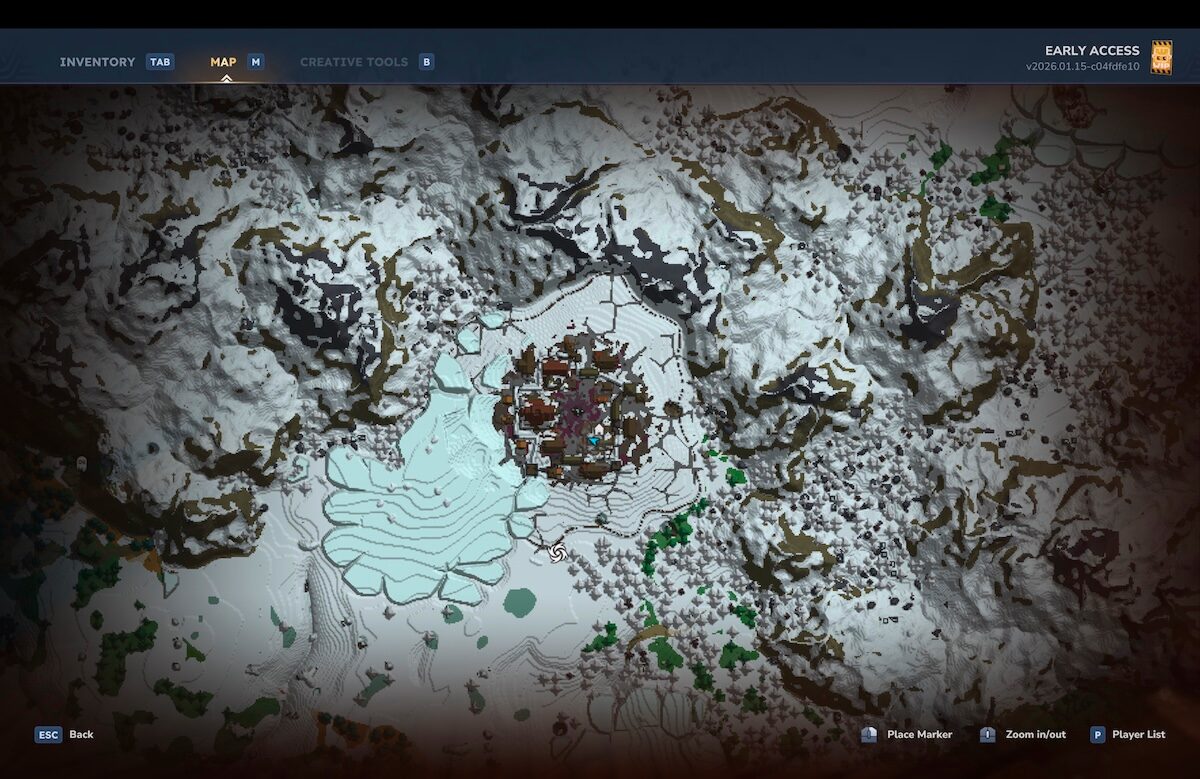Select the swirl portal marker on map
Image resolution: width=1200 pixels, height=779 pixels.
point(557,549)
